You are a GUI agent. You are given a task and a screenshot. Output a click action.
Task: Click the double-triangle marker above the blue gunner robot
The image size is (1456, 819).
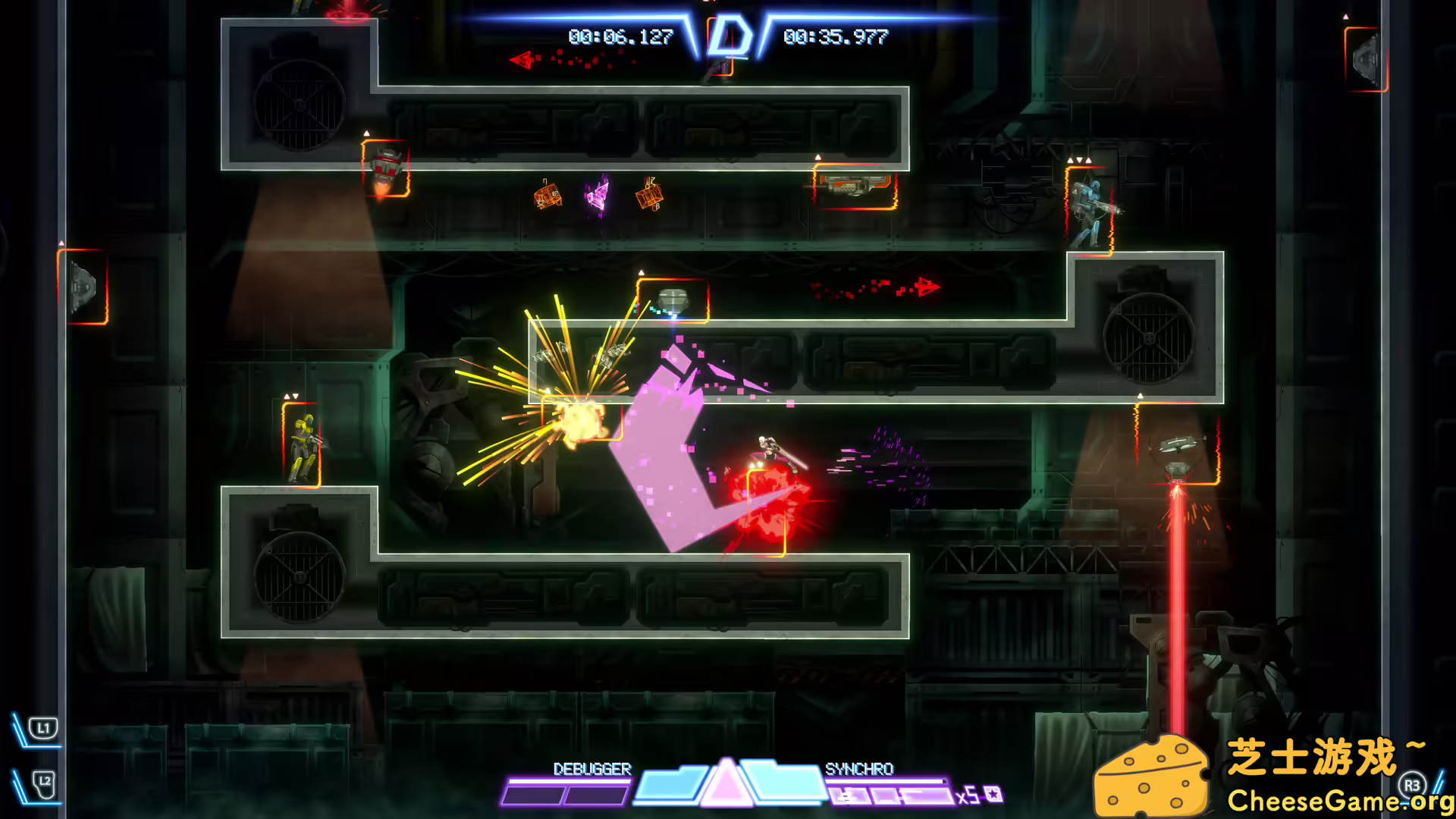click(1080, 160)
